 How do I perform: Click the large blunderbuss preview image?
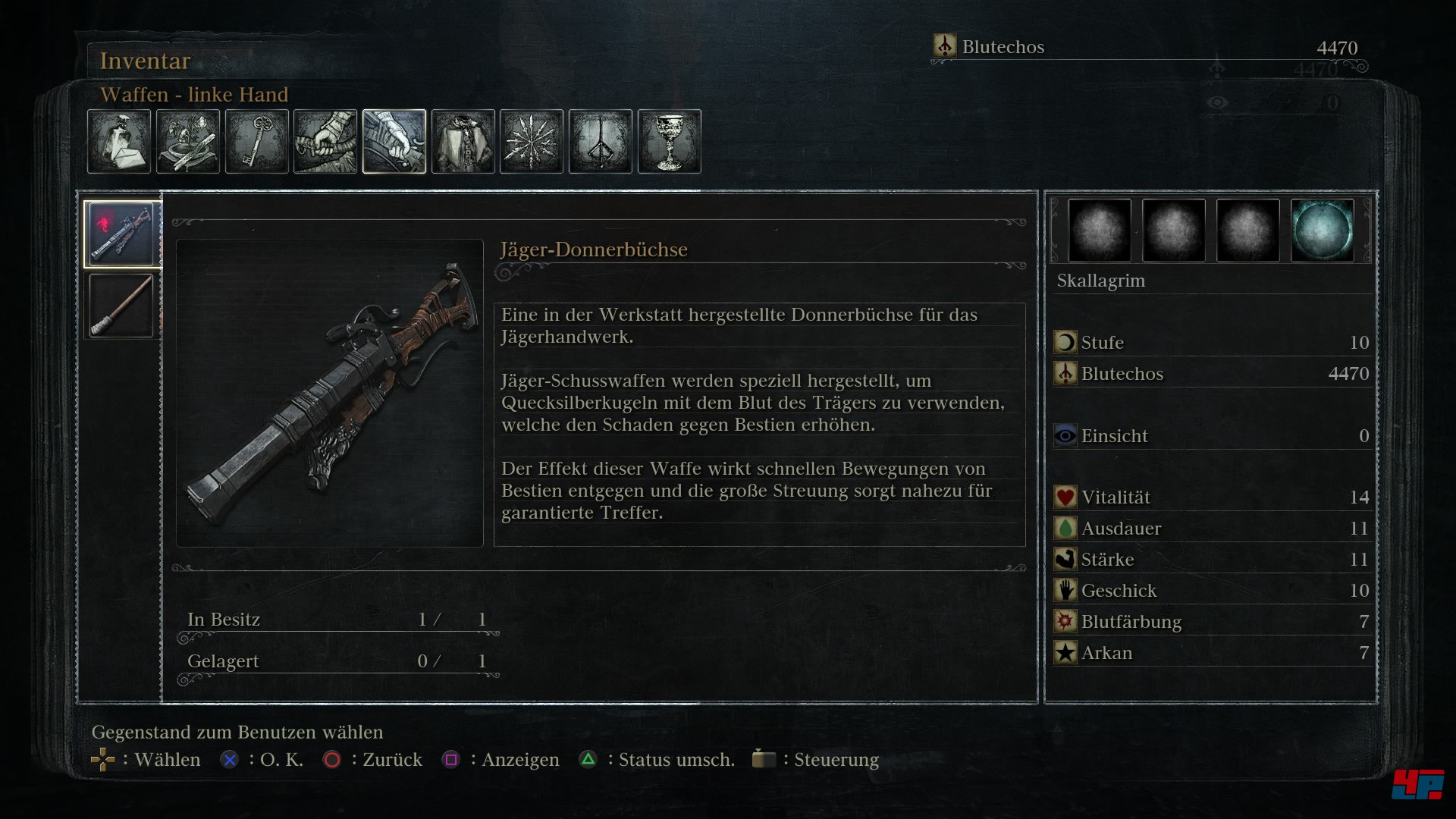330,393
